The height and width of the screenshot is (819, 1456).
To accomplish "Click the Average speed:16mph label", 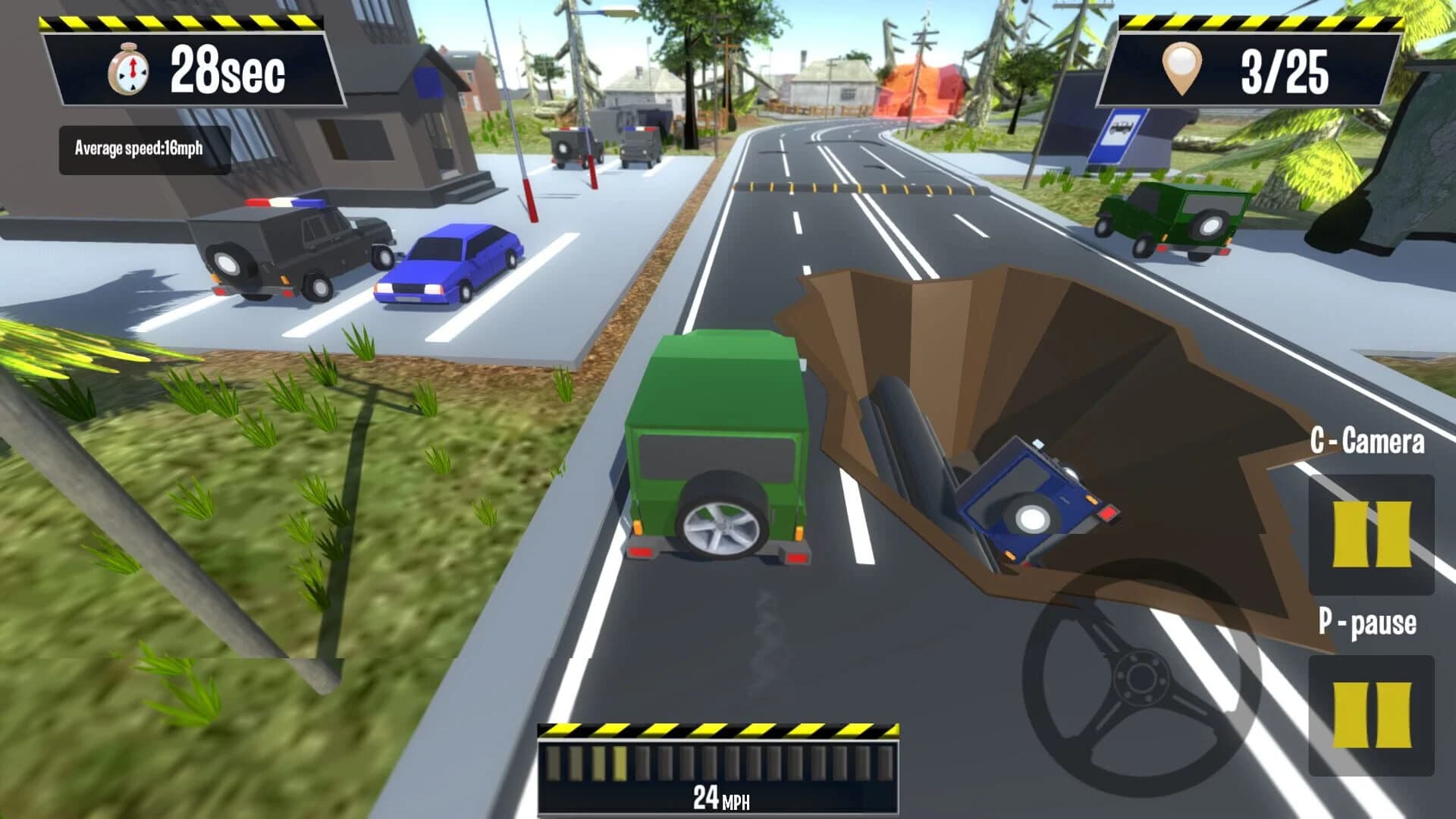I will point(143,148).
